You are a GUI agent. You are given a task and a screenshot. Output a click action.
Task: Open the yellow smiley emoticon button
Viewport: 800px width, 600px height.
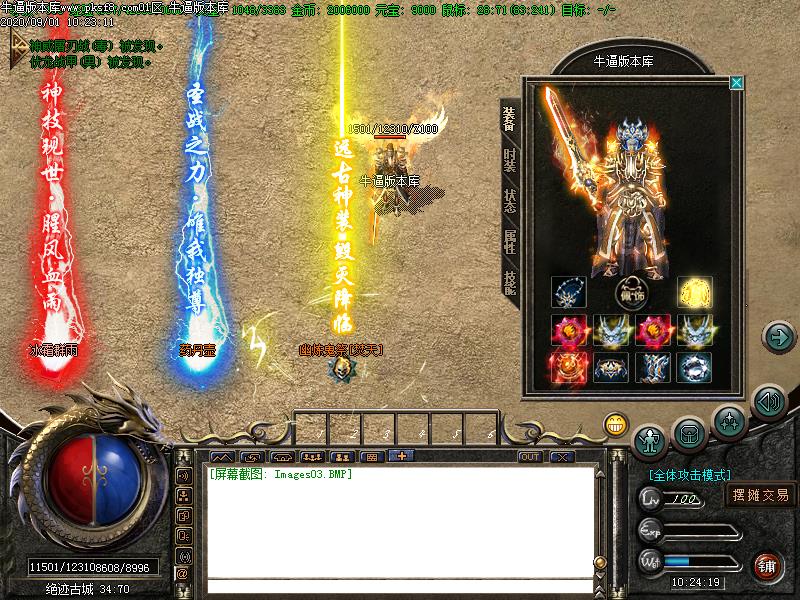coord(615,424)
